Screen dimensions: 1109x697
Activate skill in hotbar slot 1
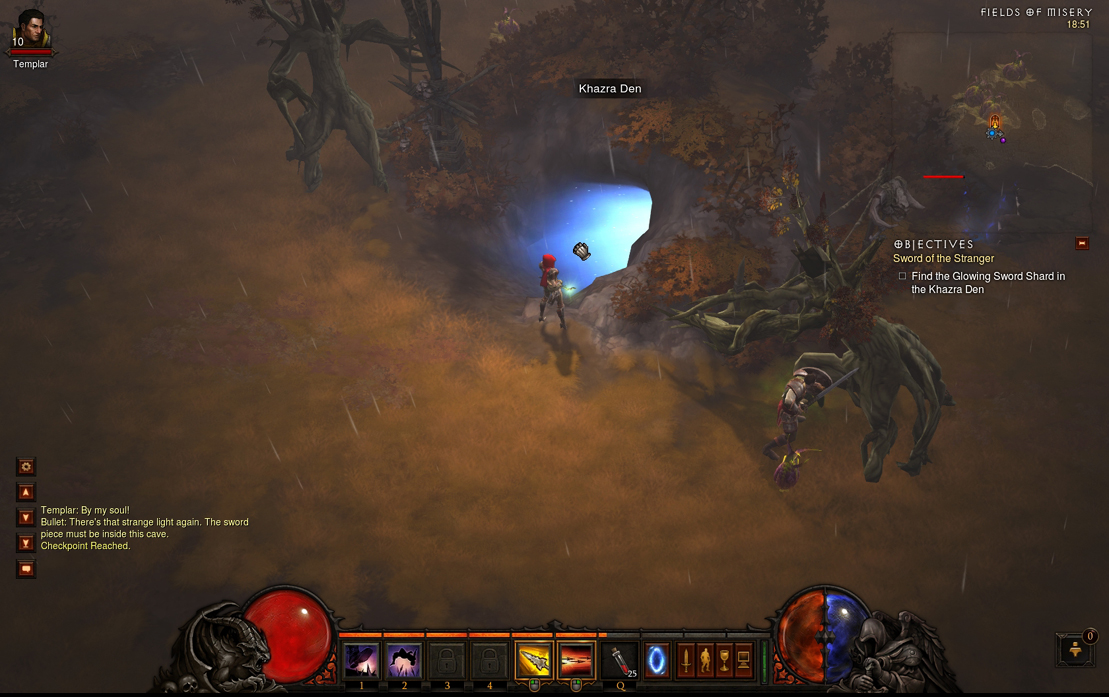pyautogui.click(x=361, y=661)
